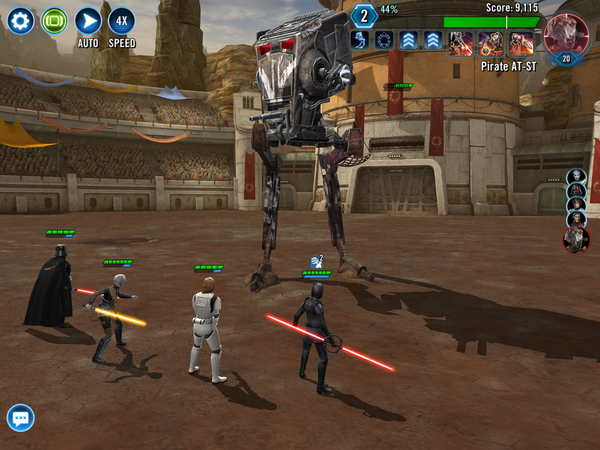Viewport: 600px width, 450px height.
Task: Inspect the dotted ring status effect icon
Action: 385,40
